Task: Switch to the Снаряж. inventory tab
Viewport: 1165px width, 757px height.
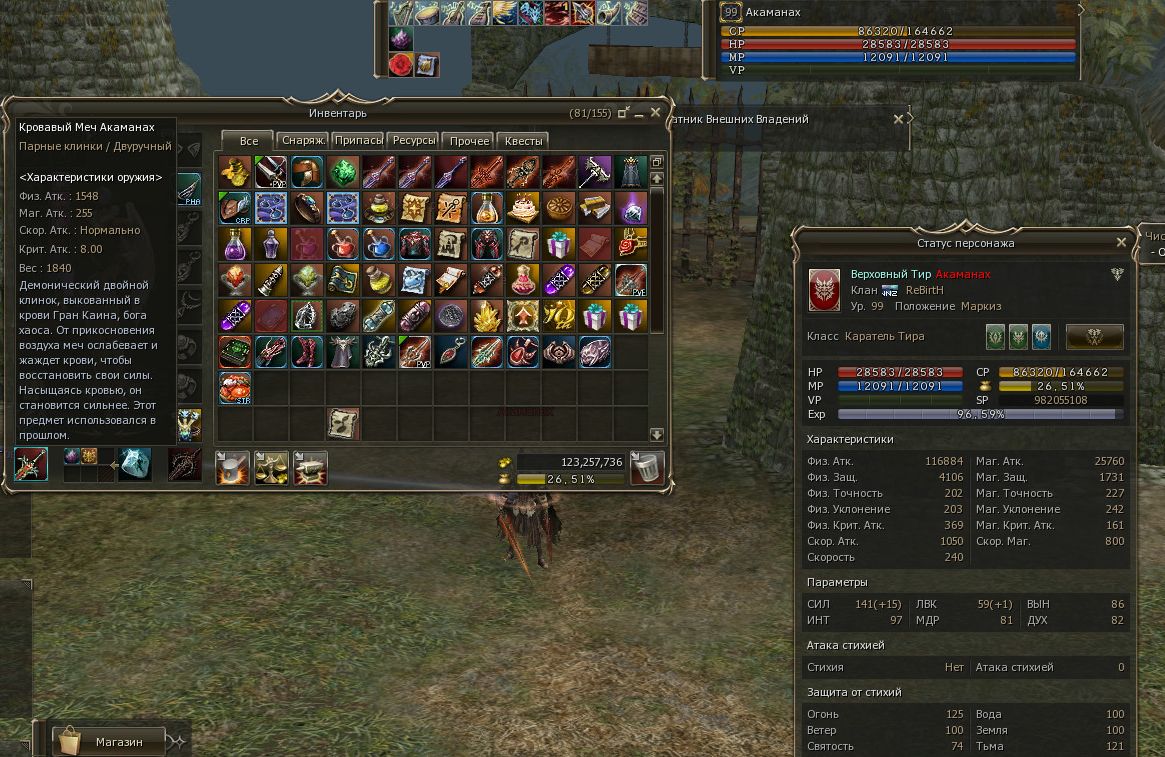Action: 302,141
